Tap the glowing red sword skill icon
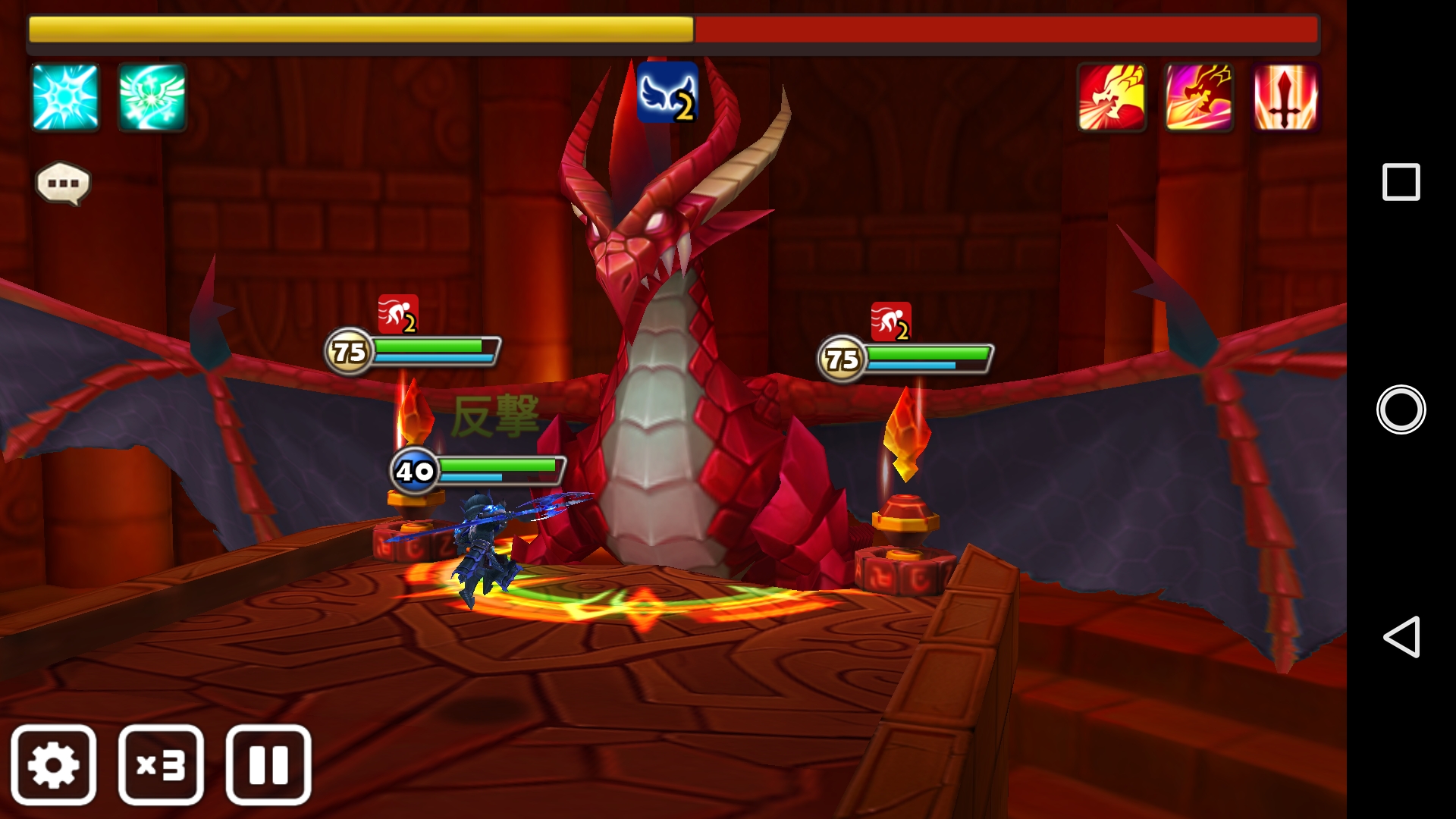 1285,97
